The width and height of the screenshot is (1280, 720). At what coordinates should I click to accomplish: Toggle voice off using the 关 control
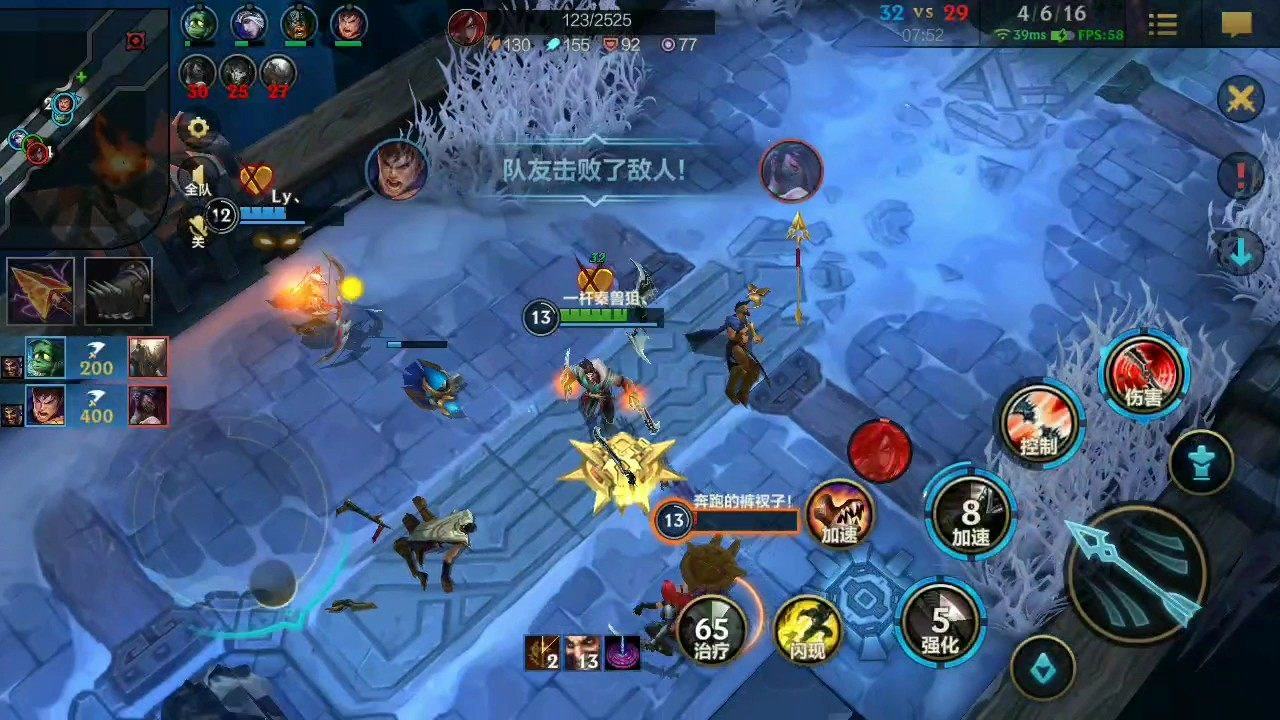click(x=197, y=231)
